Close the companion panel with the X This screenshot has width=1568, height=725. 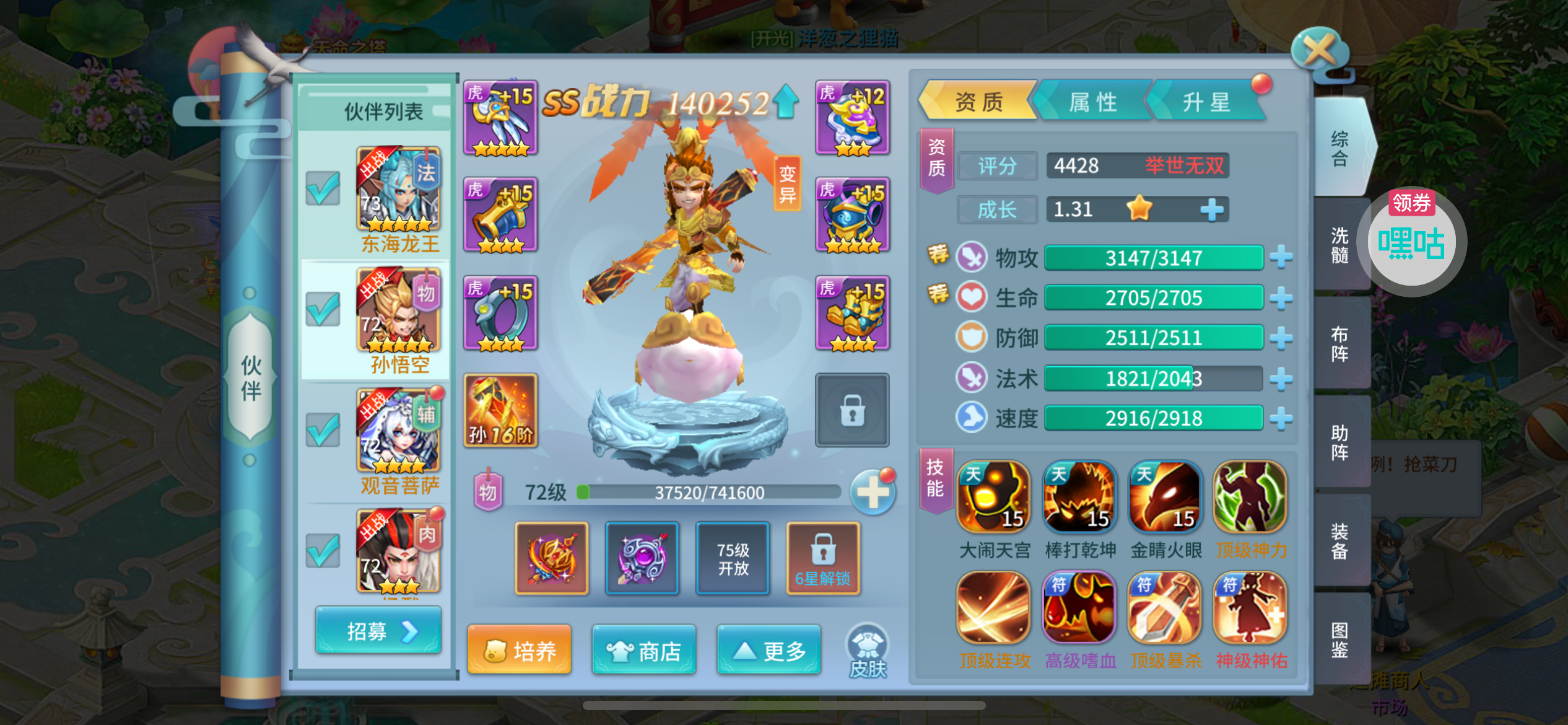1320,49
